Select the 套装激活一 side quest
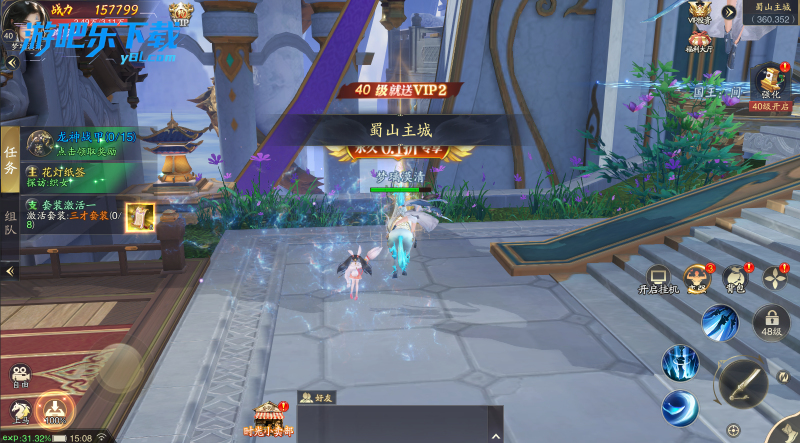 pos(75,211)
